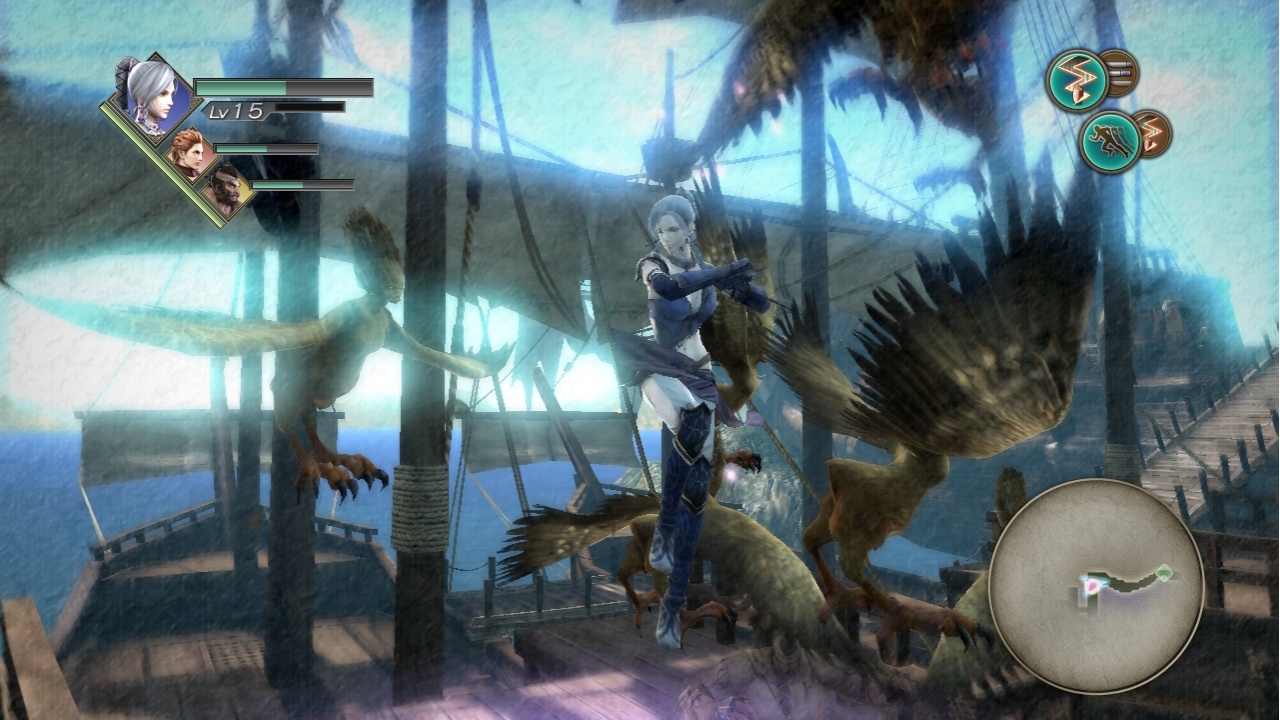Select the pink player arrow on minimap
The image size is (1280, 720).
[x=1093, y=587]
